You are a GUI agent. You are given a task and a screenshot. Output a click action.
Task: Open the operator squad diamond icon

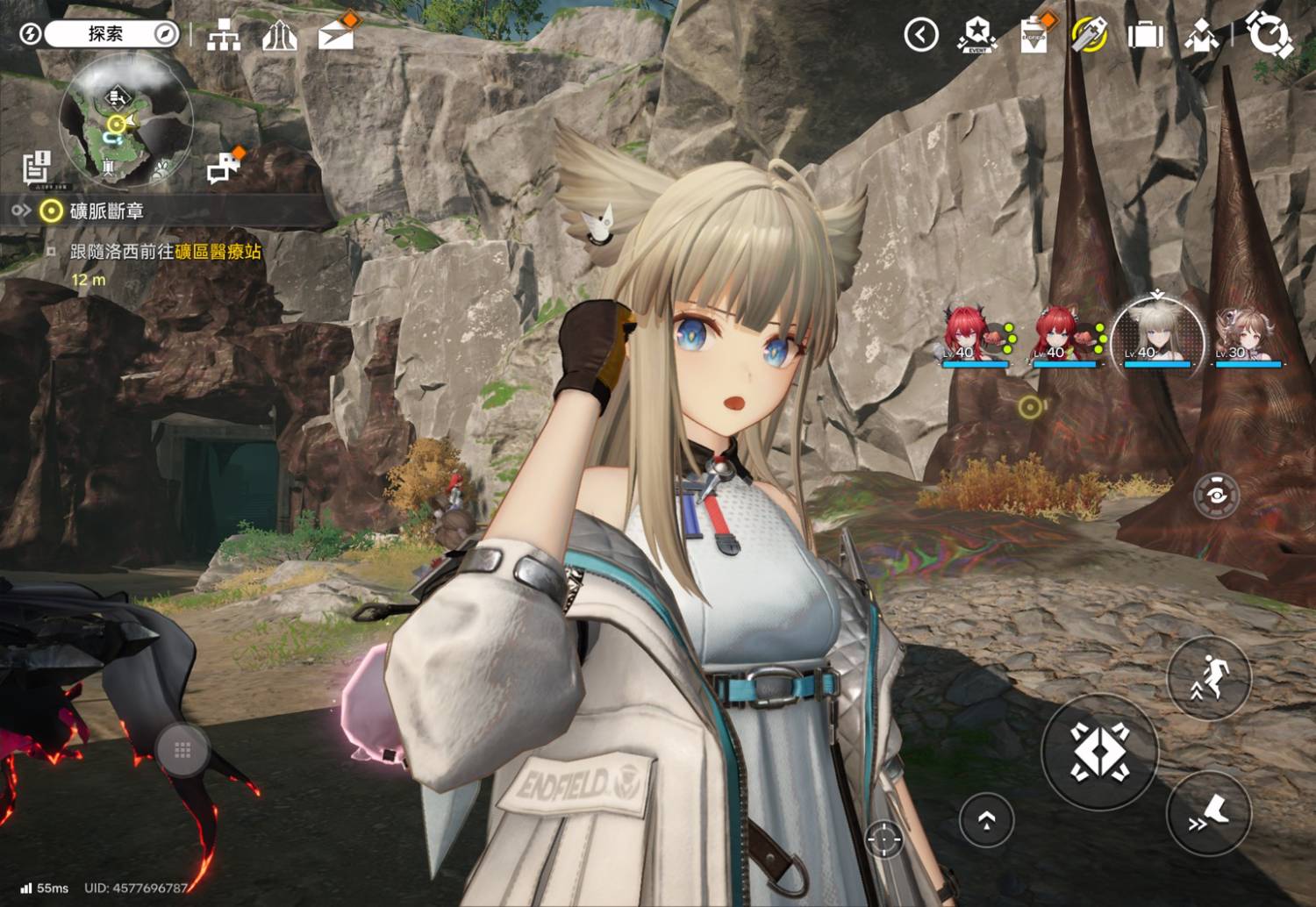tap(1201, 35)
